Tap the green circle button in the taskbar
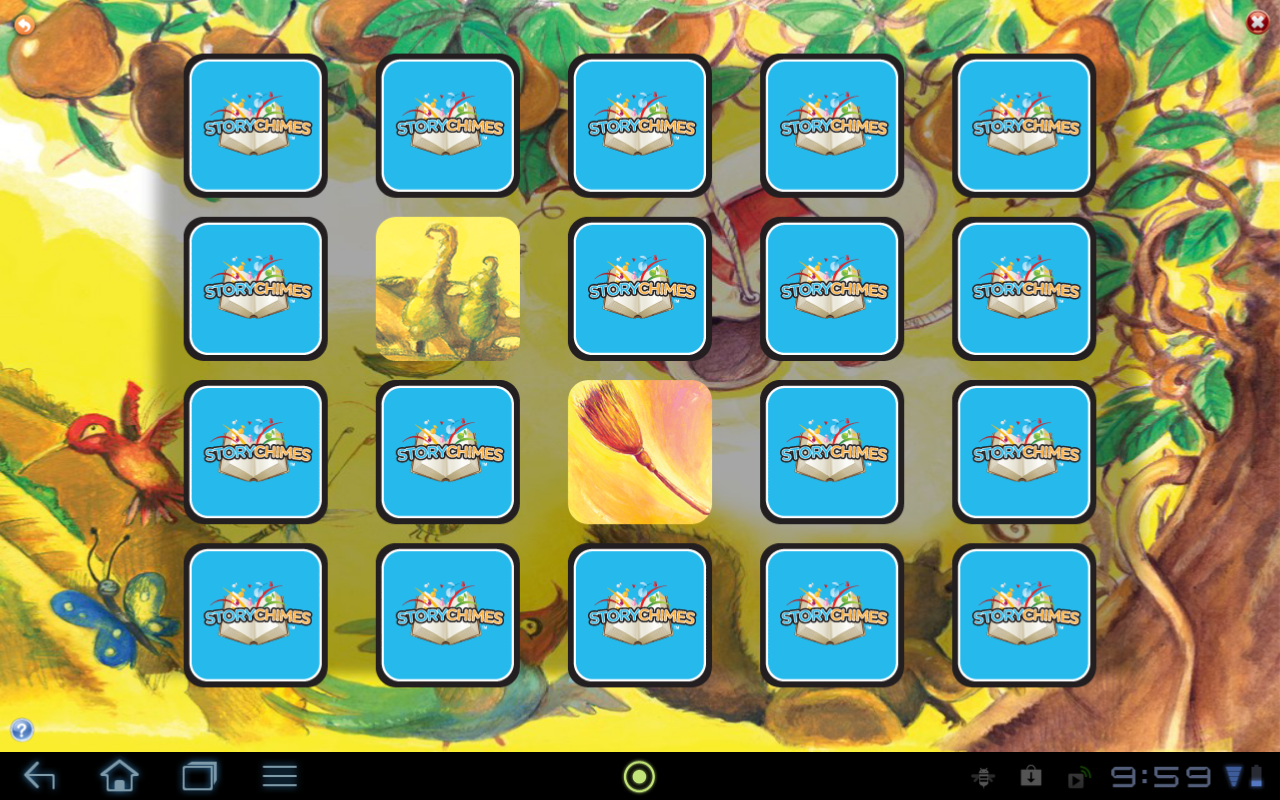 coord(639,775)
